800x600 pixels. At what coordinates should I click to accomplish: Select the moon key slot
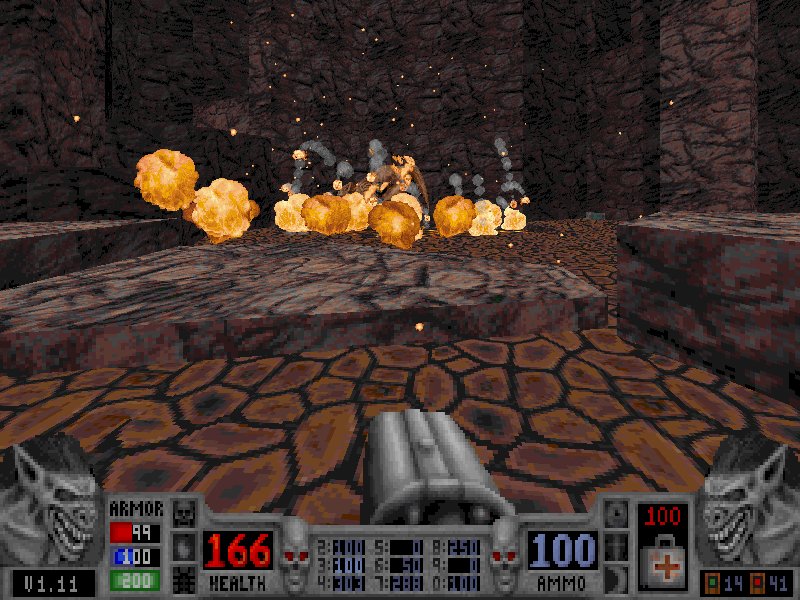coord(616,579)
